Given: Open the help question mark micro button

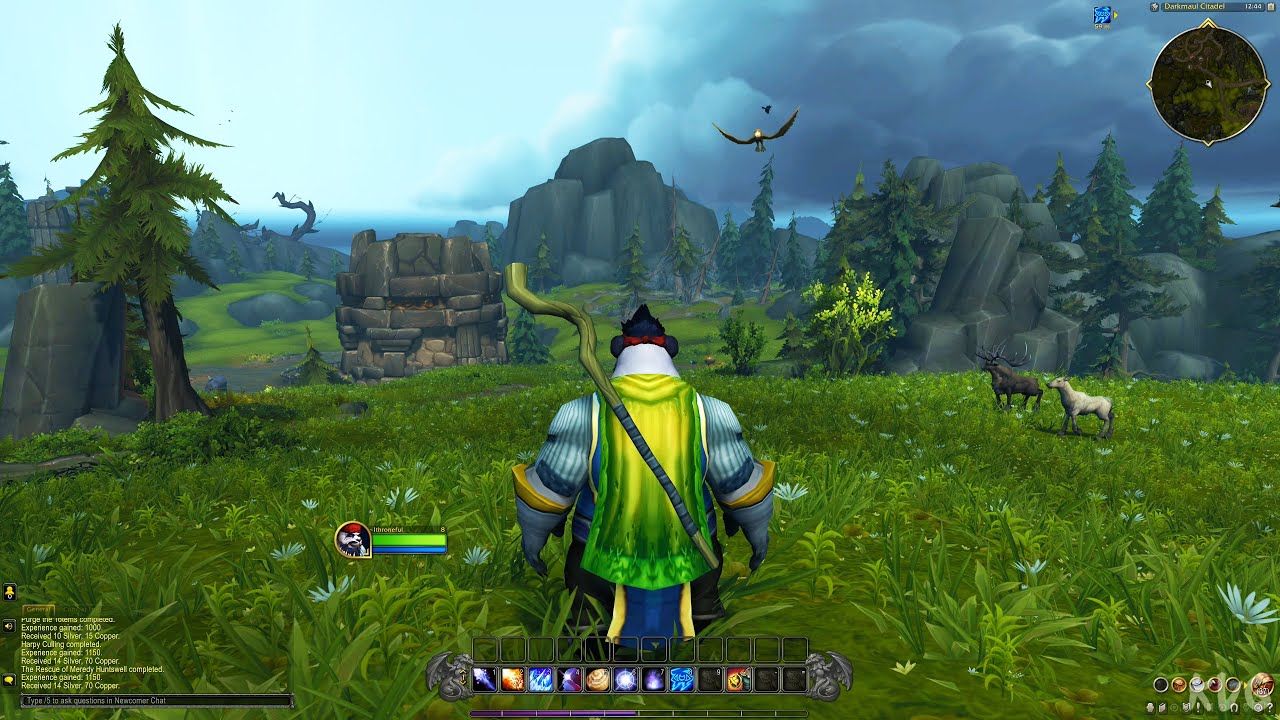Looking at the screenshot, I should pos(1268,709).
